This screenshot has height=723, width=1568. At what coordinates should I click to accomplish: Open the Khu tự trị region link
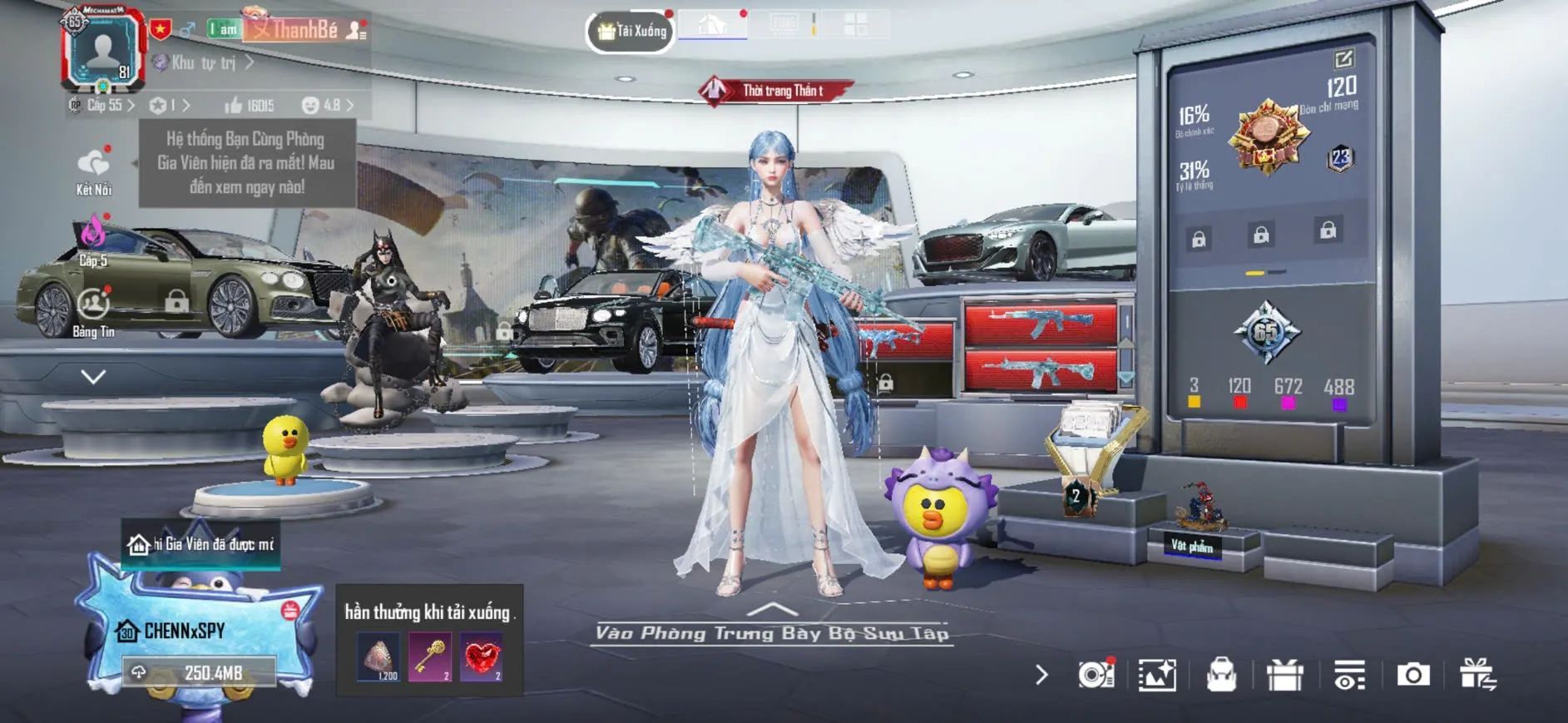[205, 62]
